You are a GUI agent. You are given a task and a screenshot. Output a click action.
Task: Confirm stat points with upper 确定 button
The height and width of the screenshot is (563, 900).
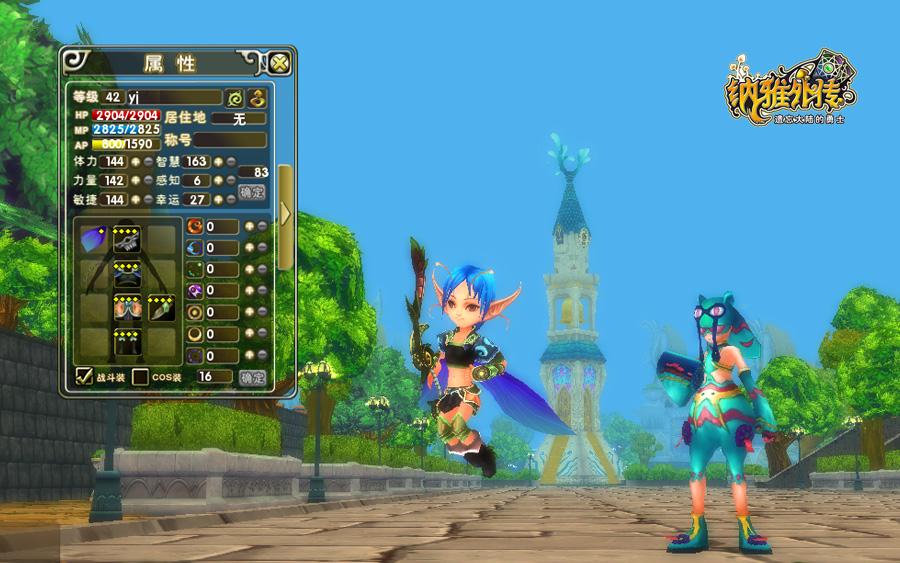[x=252, y=191]
